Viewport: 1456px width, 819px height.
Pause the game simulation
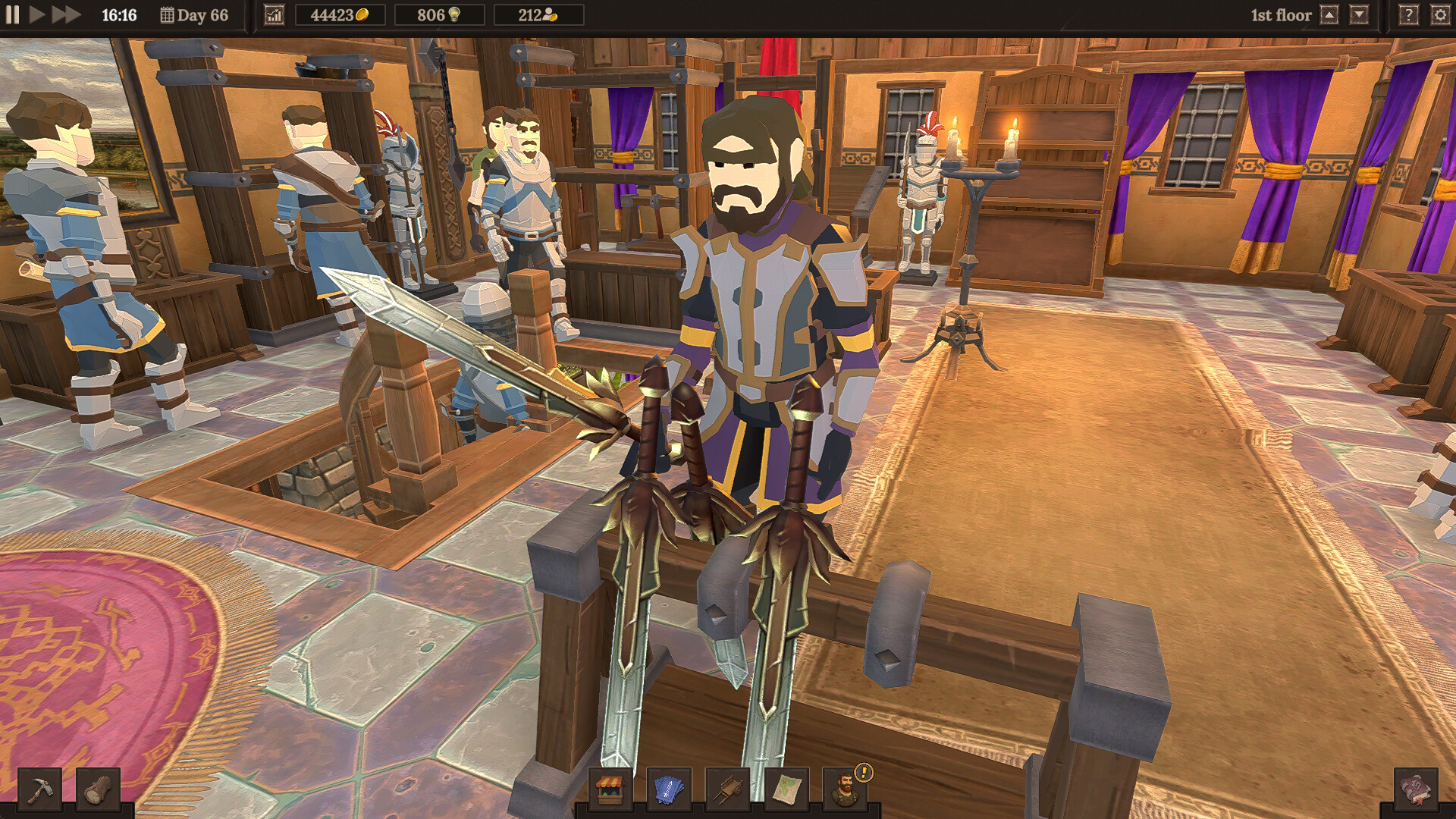12,14
